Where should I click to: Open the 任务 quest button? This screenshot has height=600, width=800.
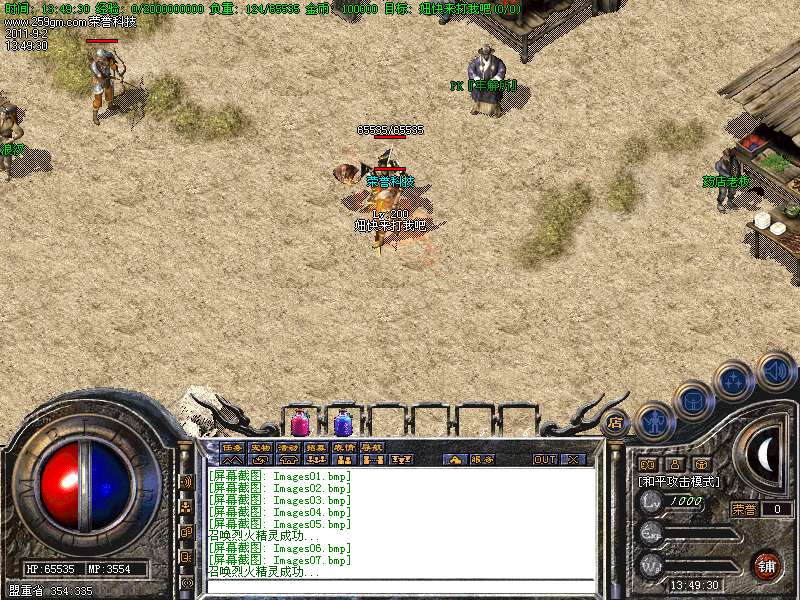pos(232,447)
